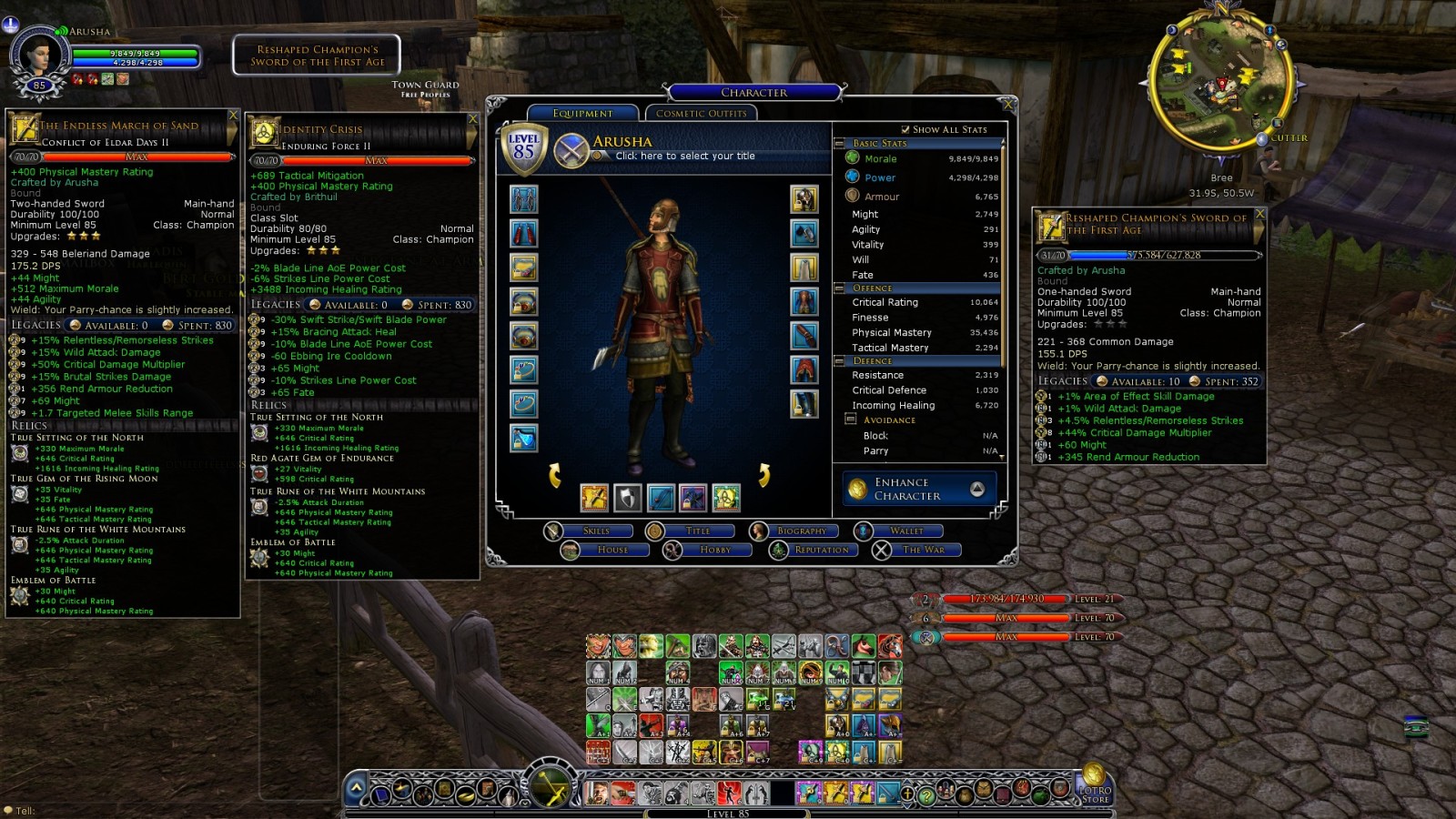Click the 'select your title' link

tap(684, 156)
